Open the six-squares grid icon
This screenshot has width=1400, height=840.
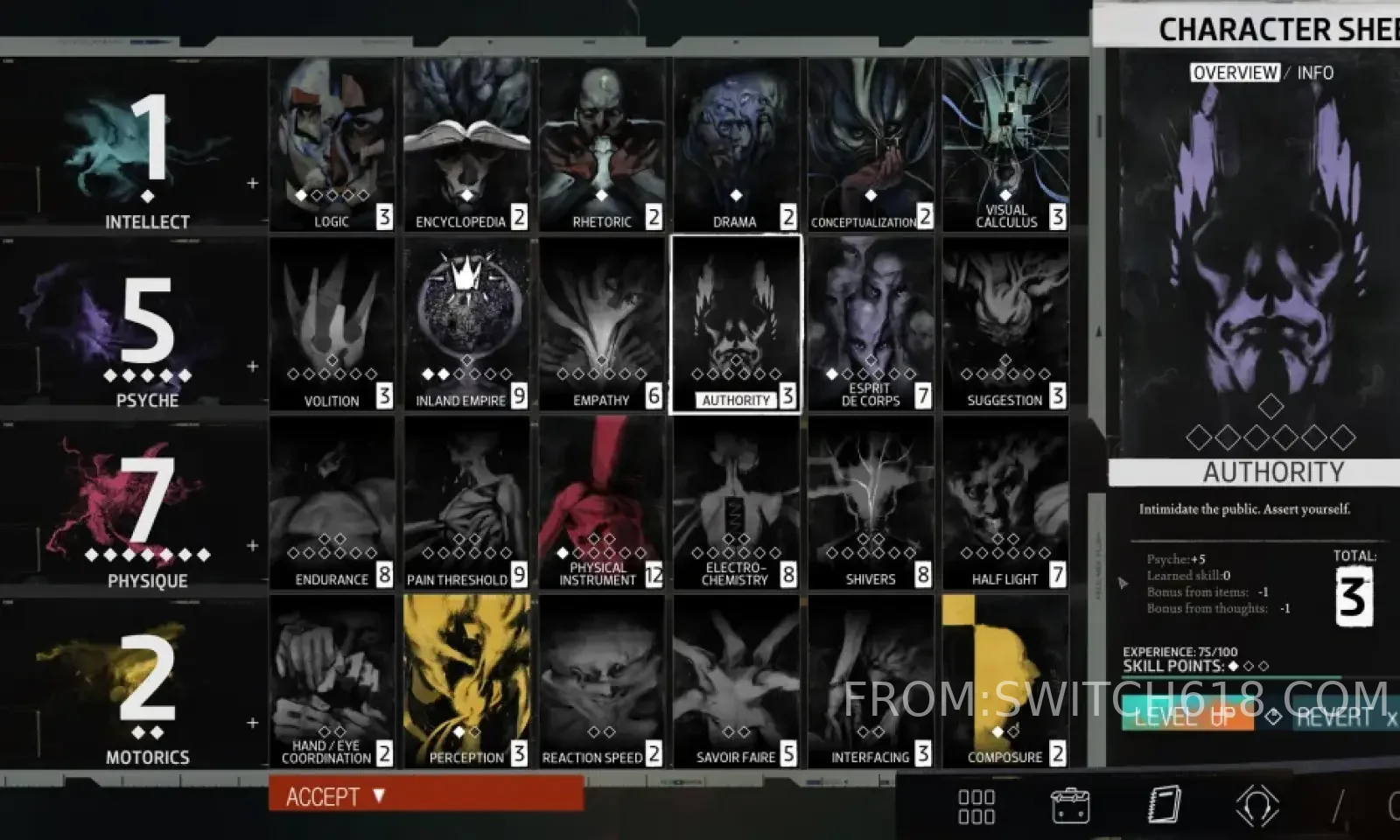976,806
